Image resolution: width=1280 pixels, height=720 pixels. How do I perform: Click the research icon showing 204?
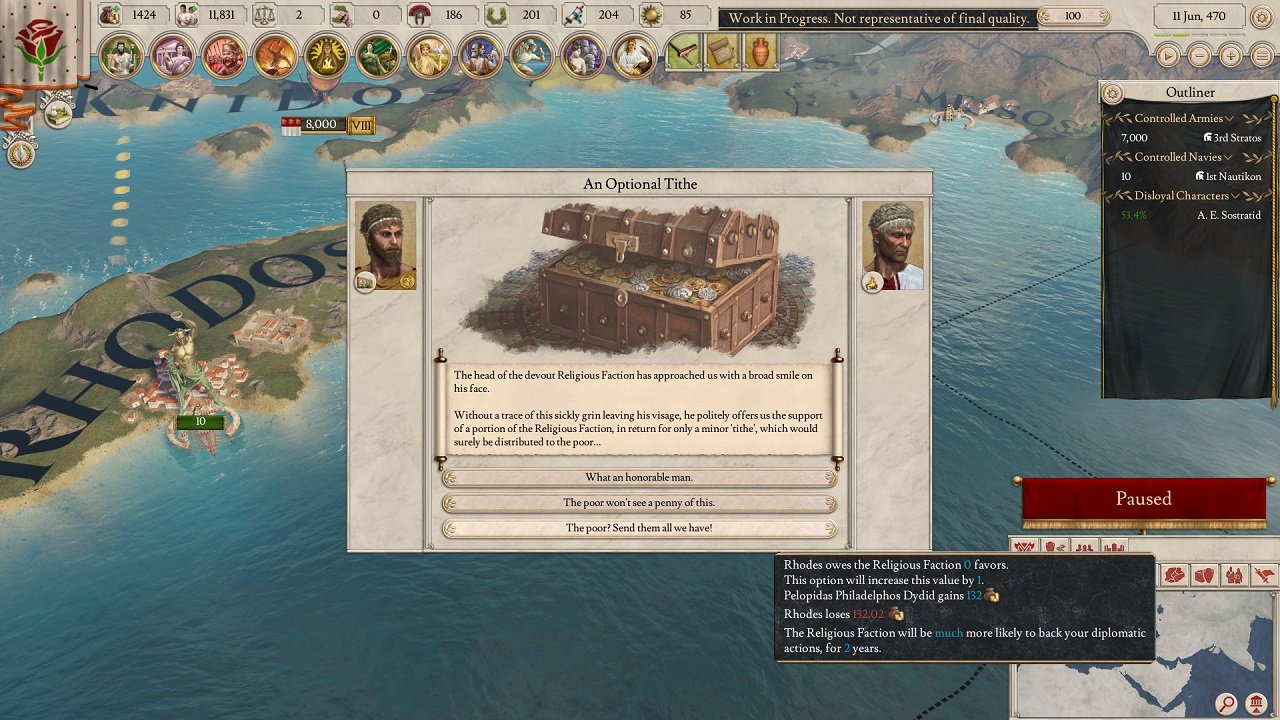coord(576,15)
